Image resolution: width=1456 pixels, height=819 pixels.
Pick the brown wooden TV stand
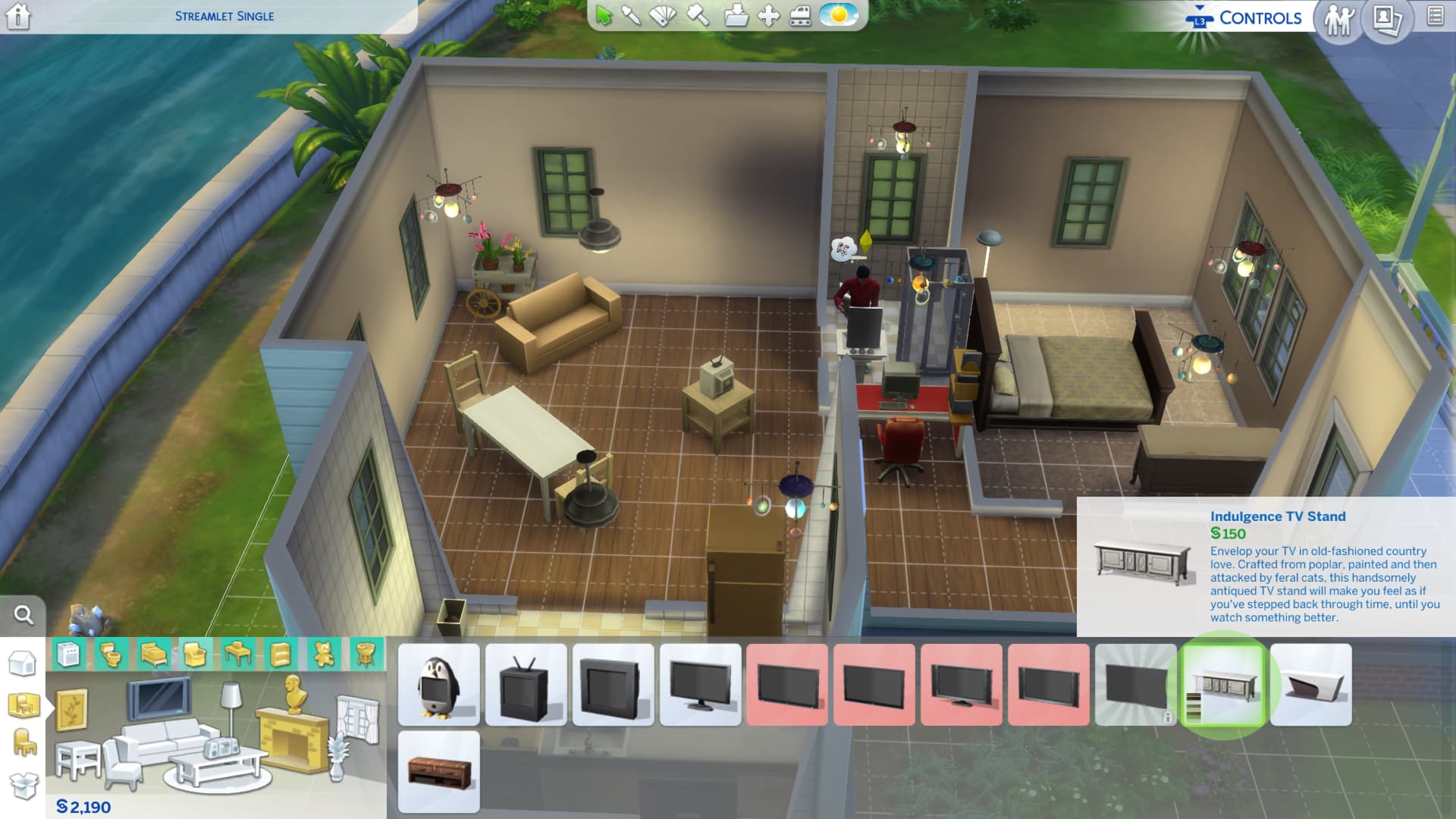(x=439, y=772)
